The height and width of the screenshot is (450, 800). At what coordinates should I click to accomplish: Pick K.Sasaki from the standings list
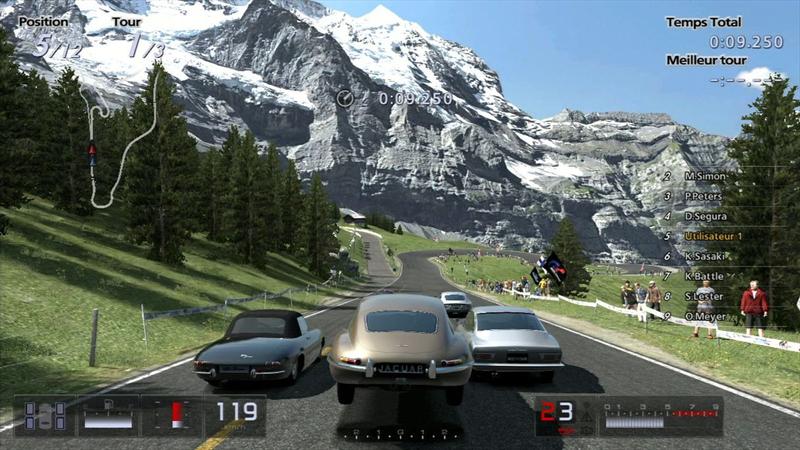(x=705, y=256)
